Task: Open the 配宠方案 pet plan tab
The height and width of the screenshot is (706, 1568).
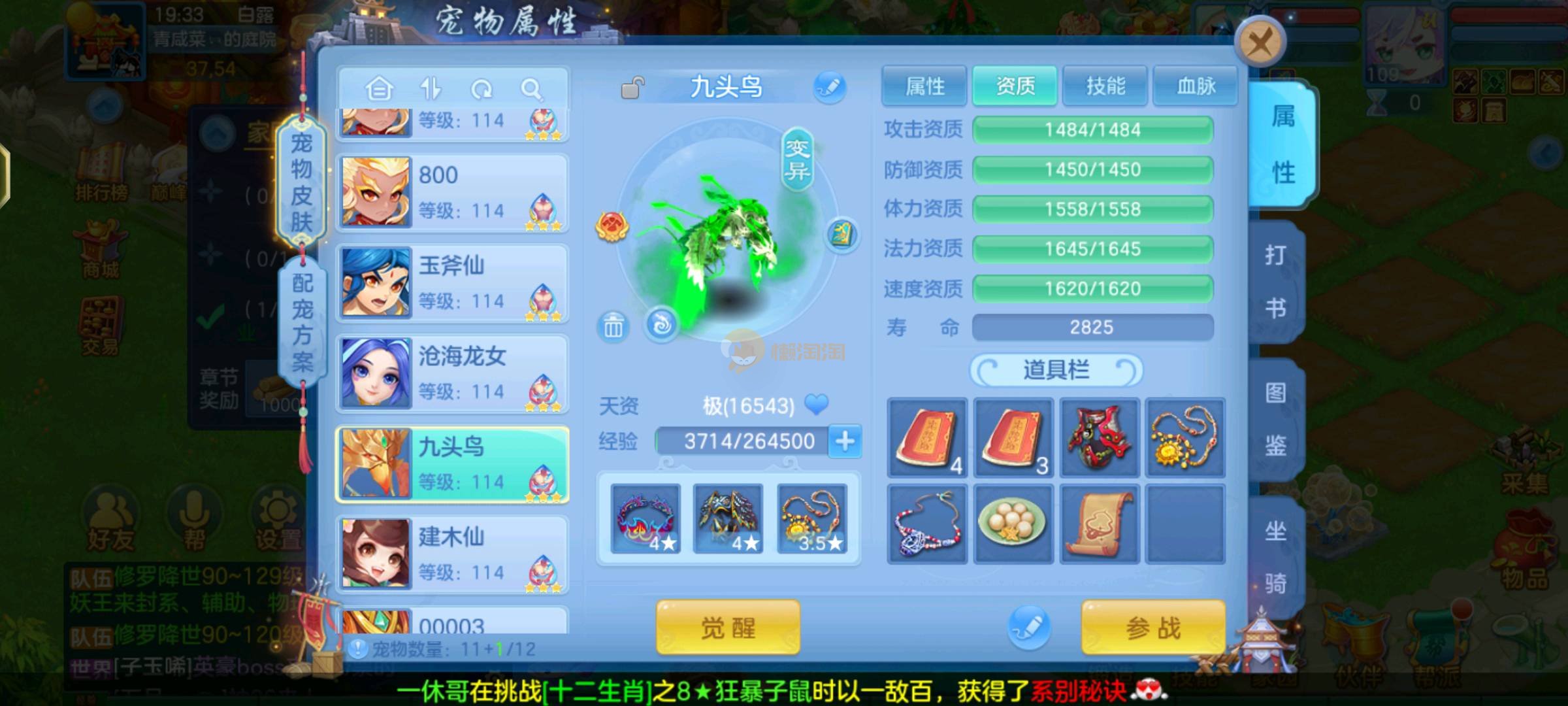Action: click(x=301, y=322)
